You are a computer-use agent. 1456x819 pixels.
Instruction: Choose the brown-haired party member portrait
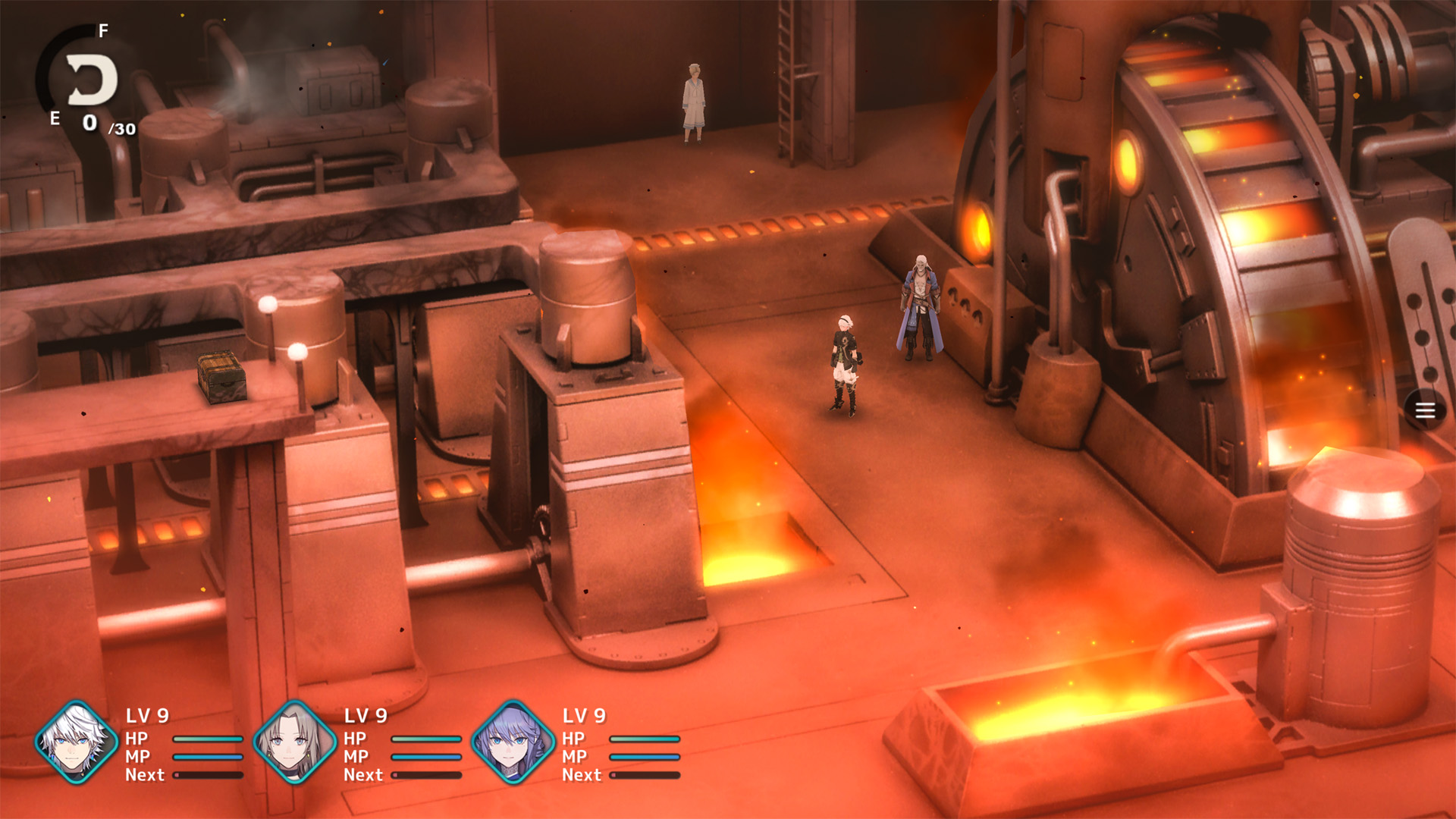(294, 742)
